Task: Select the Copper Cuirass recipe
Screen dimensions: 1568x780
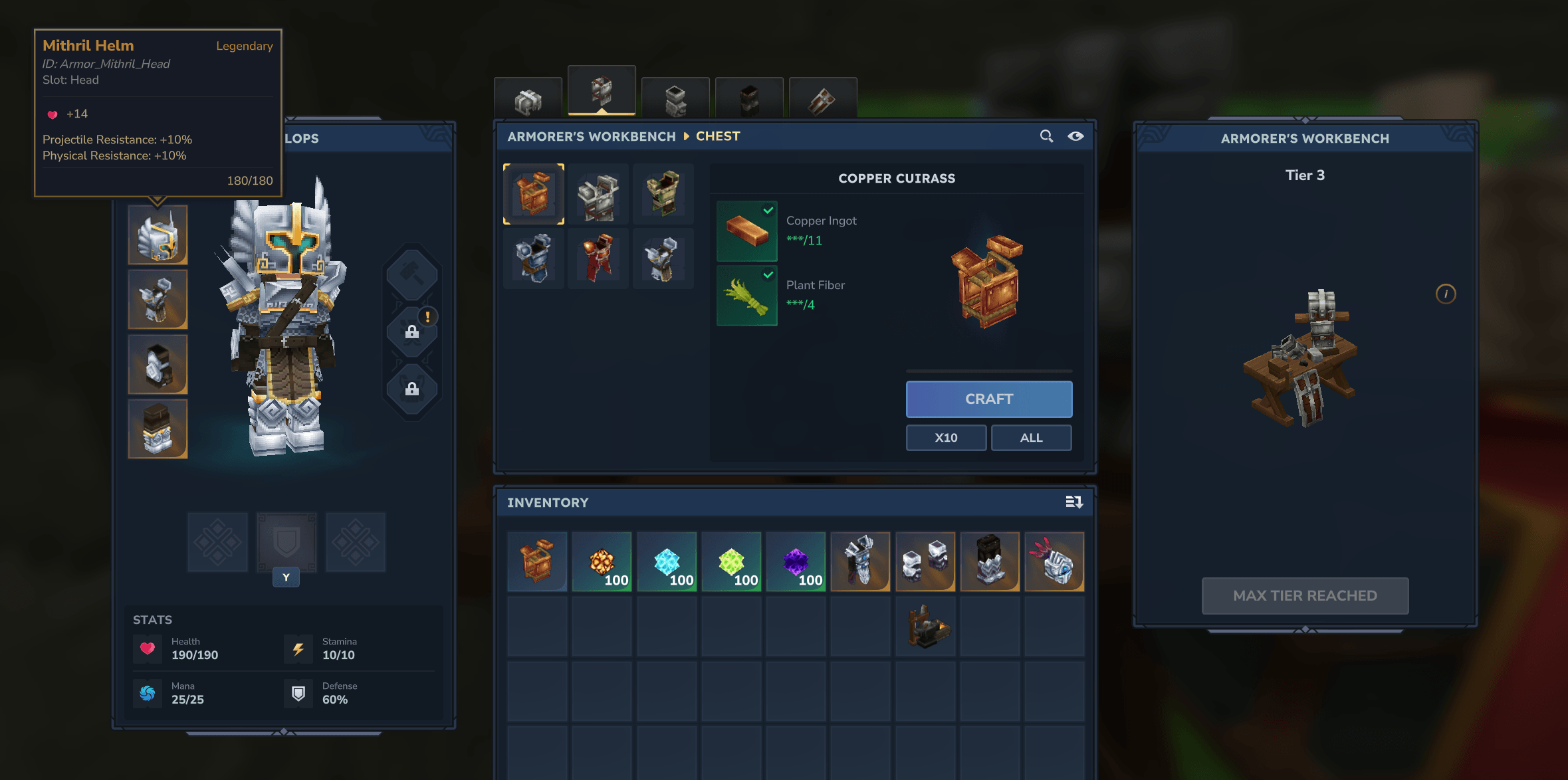Action: click(534, 194)
